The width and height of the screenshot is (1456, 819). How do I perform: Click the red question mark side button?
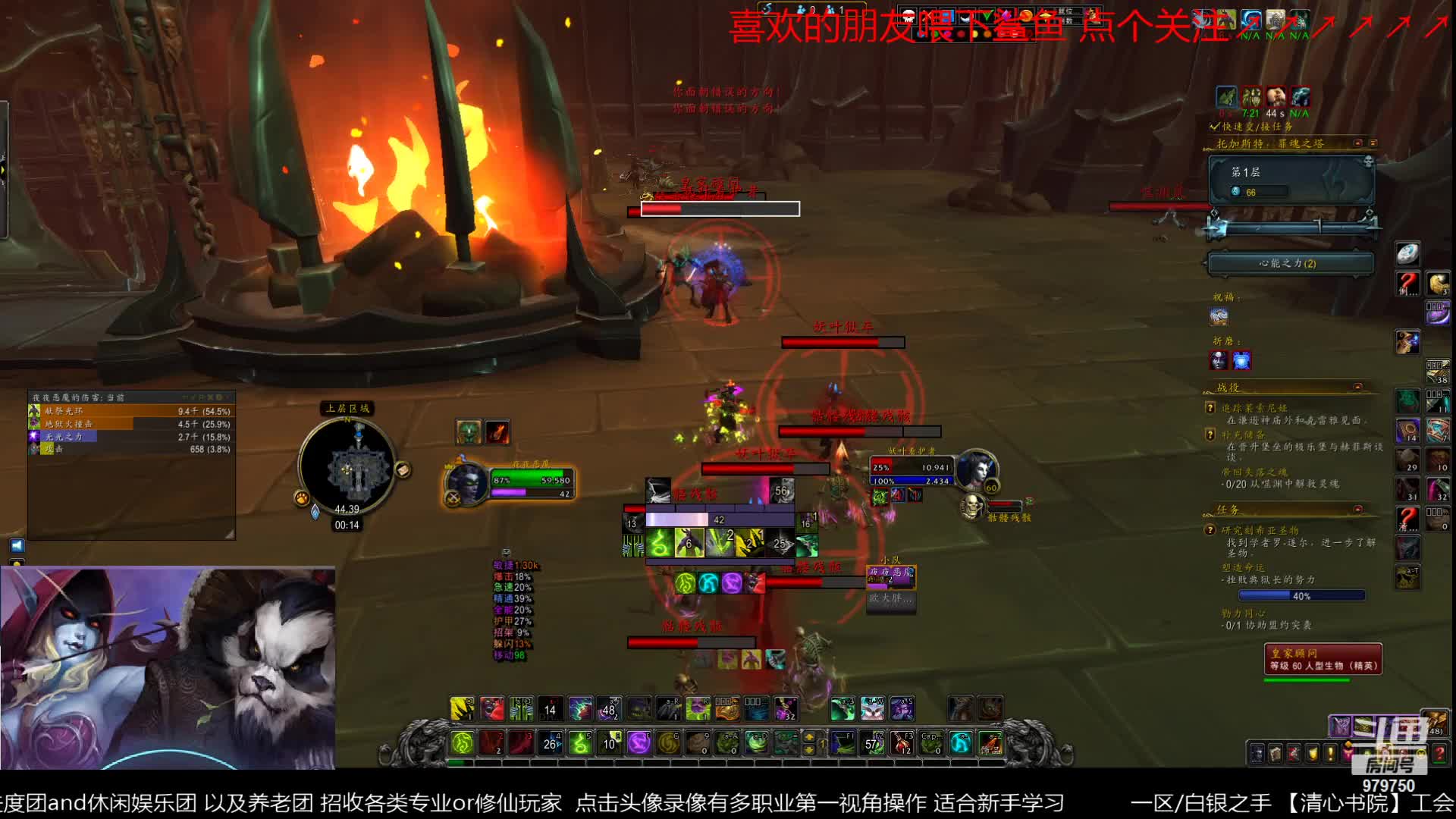tap(1407, 284)
